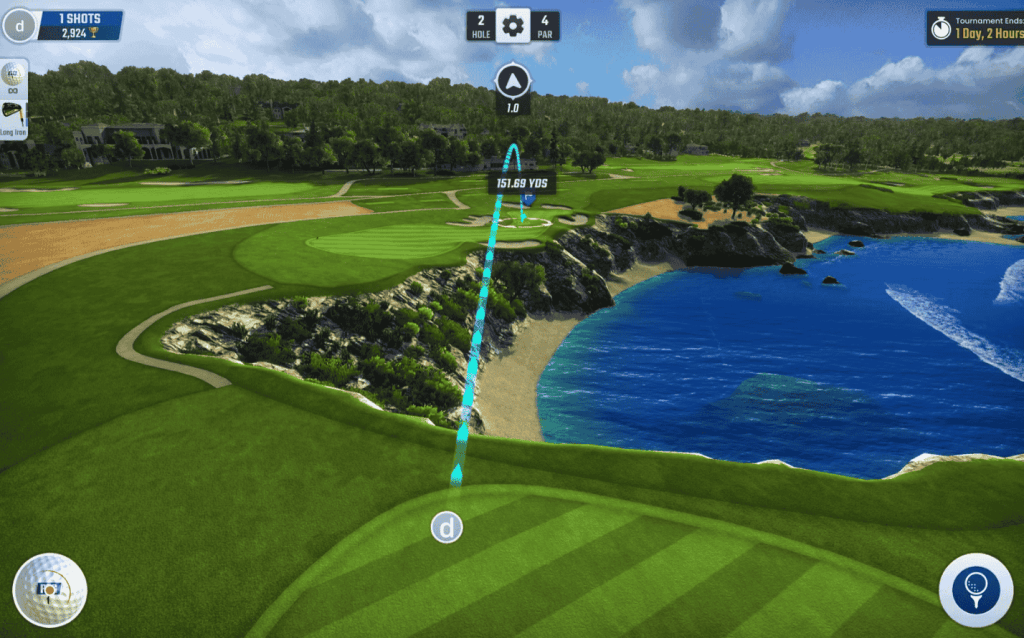This screenshot has width=1024, height=638.
Task: Open the gear settings menu
Action: coord(514,26)
